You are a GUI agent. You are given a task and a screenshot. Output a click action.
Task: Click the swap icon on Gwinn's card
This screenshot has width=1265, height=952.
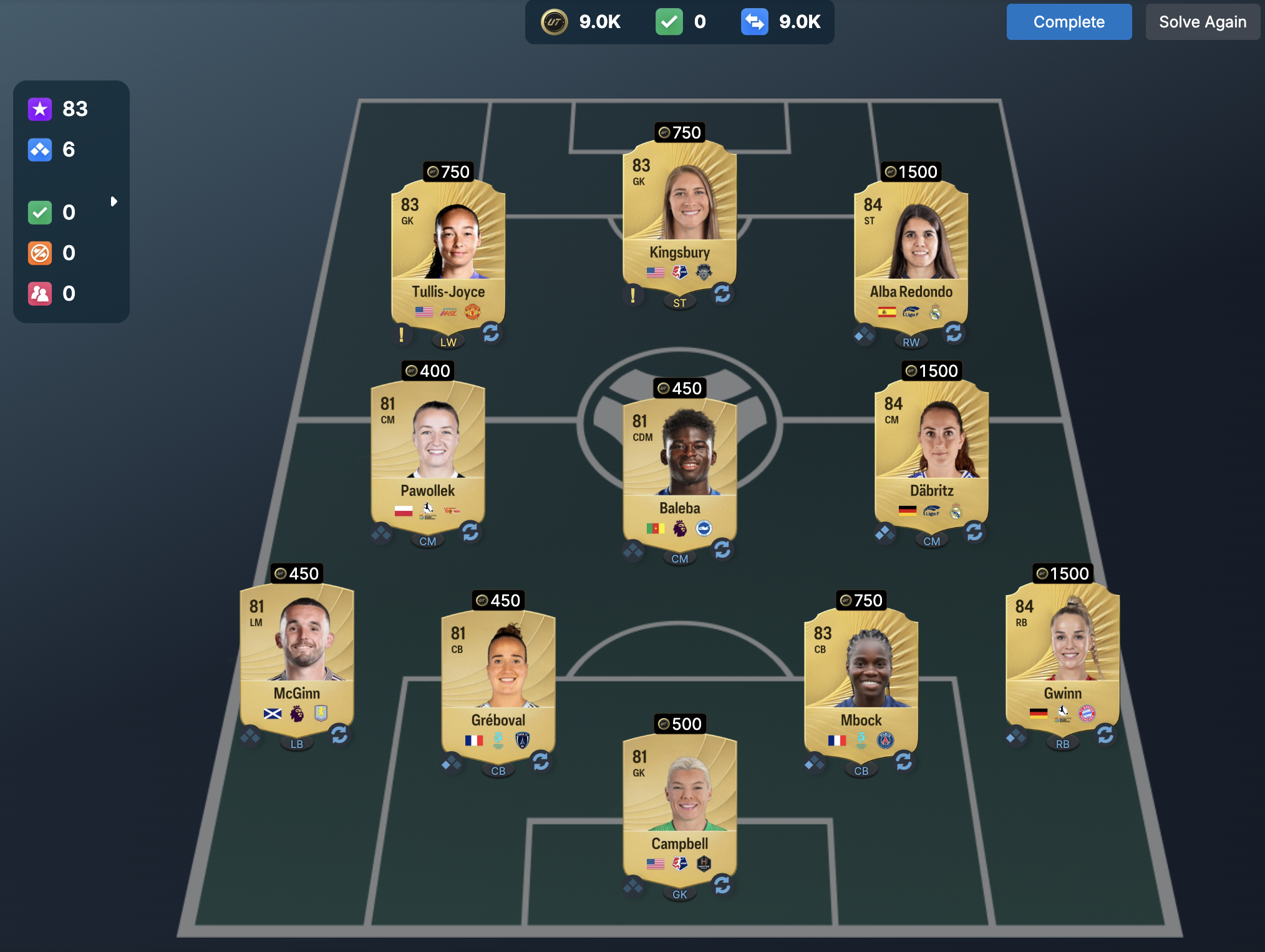pos(1105,734)
